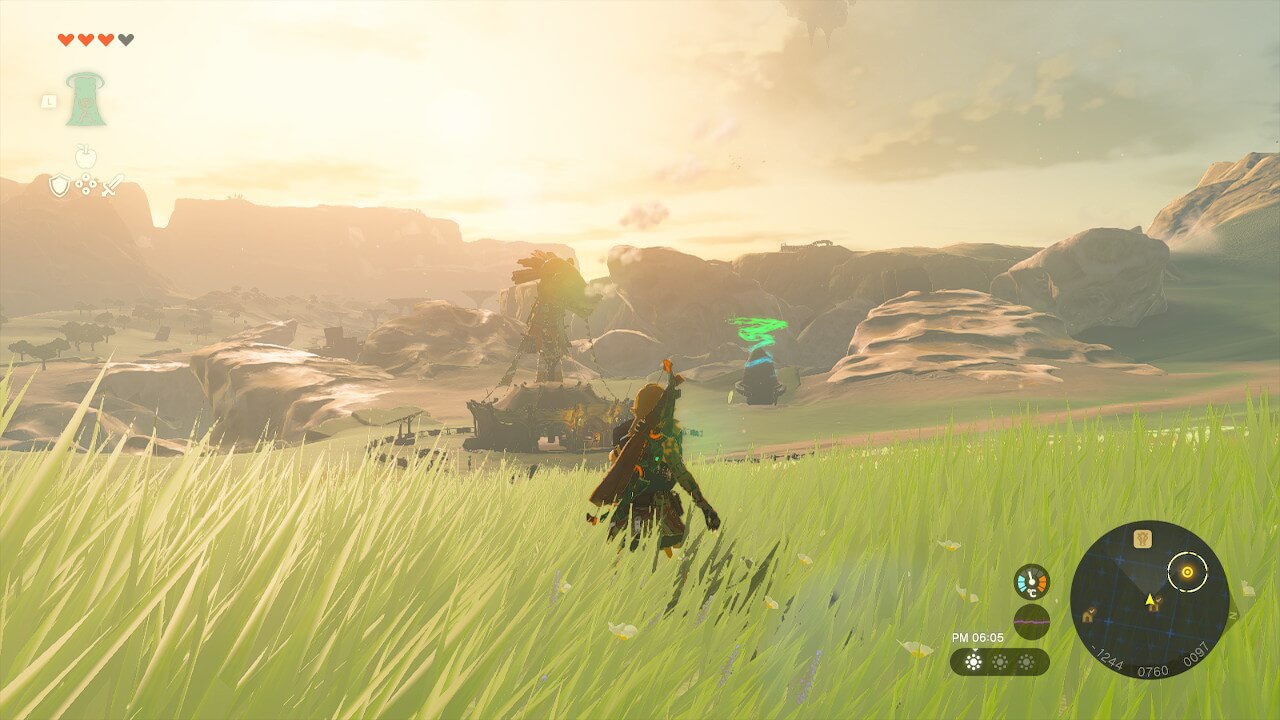Select the sword weapon icon
The height and width of the screenshot is (720, 1280).
click(112, 185)
